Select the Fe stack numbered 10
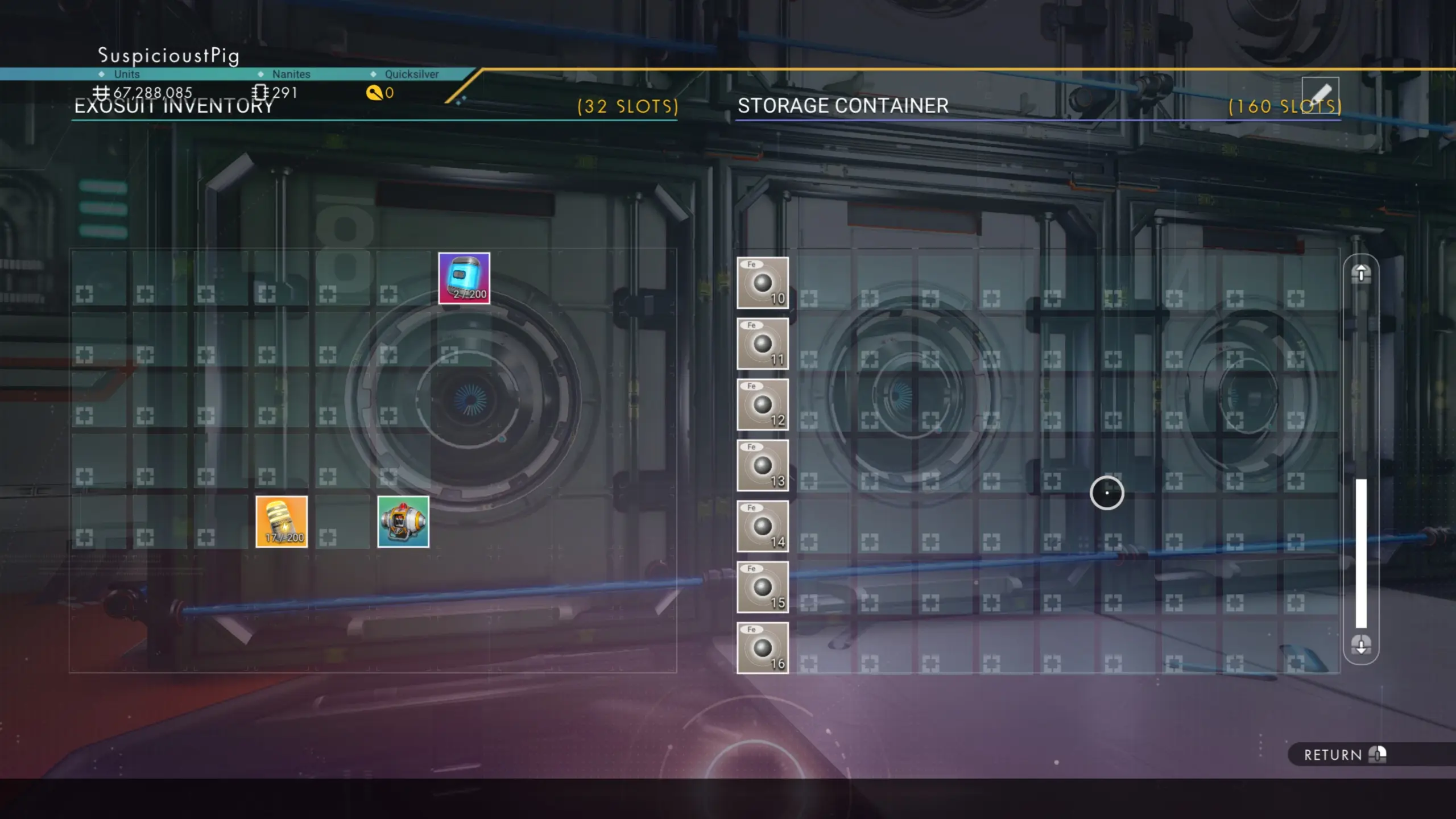 763,283
